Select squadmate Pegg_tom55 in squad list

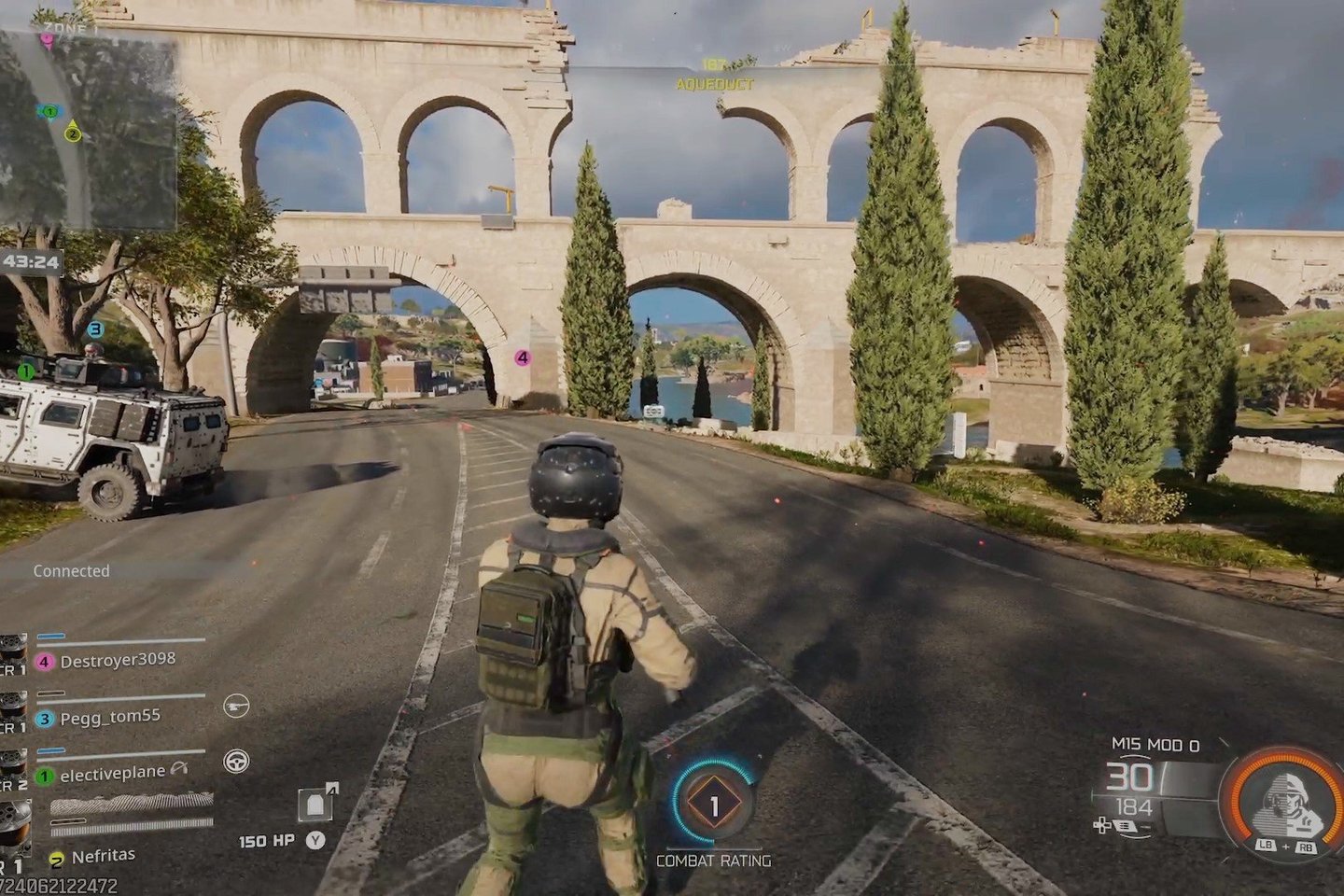point(109,718)
